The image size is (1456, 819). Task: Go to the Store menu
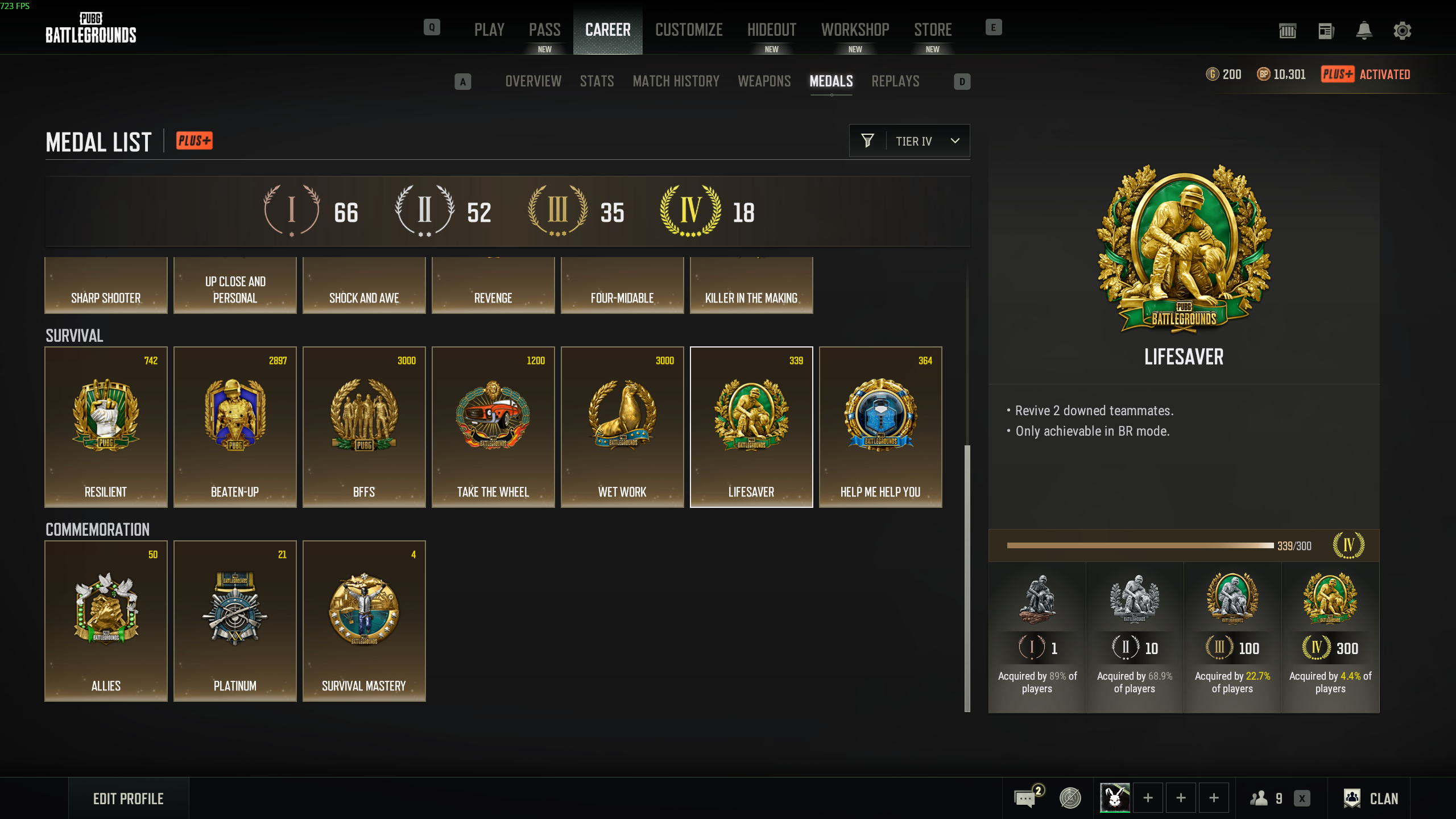pos(933,30)
